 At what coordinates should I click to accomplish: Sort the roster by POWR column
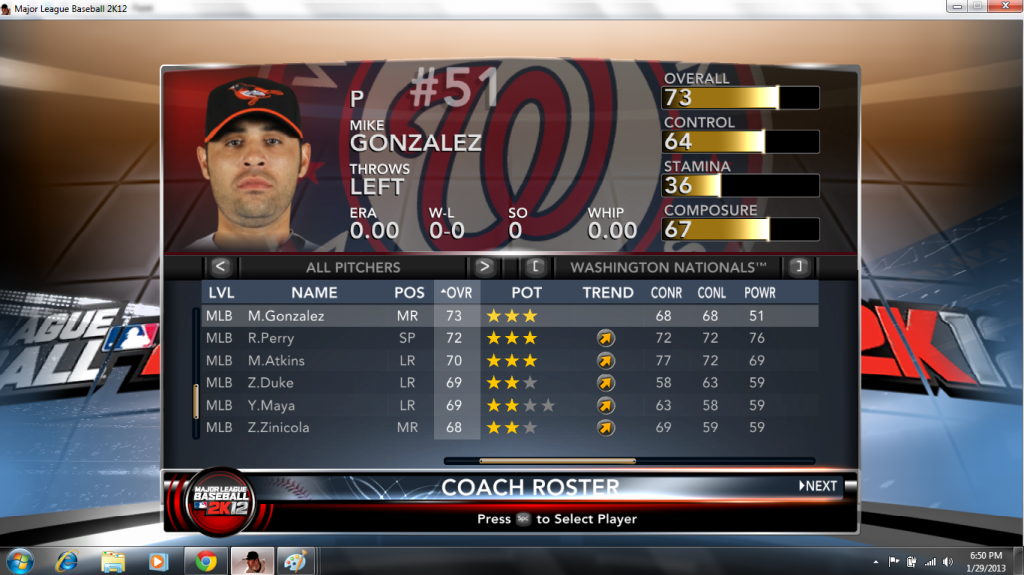pos(759,293)
